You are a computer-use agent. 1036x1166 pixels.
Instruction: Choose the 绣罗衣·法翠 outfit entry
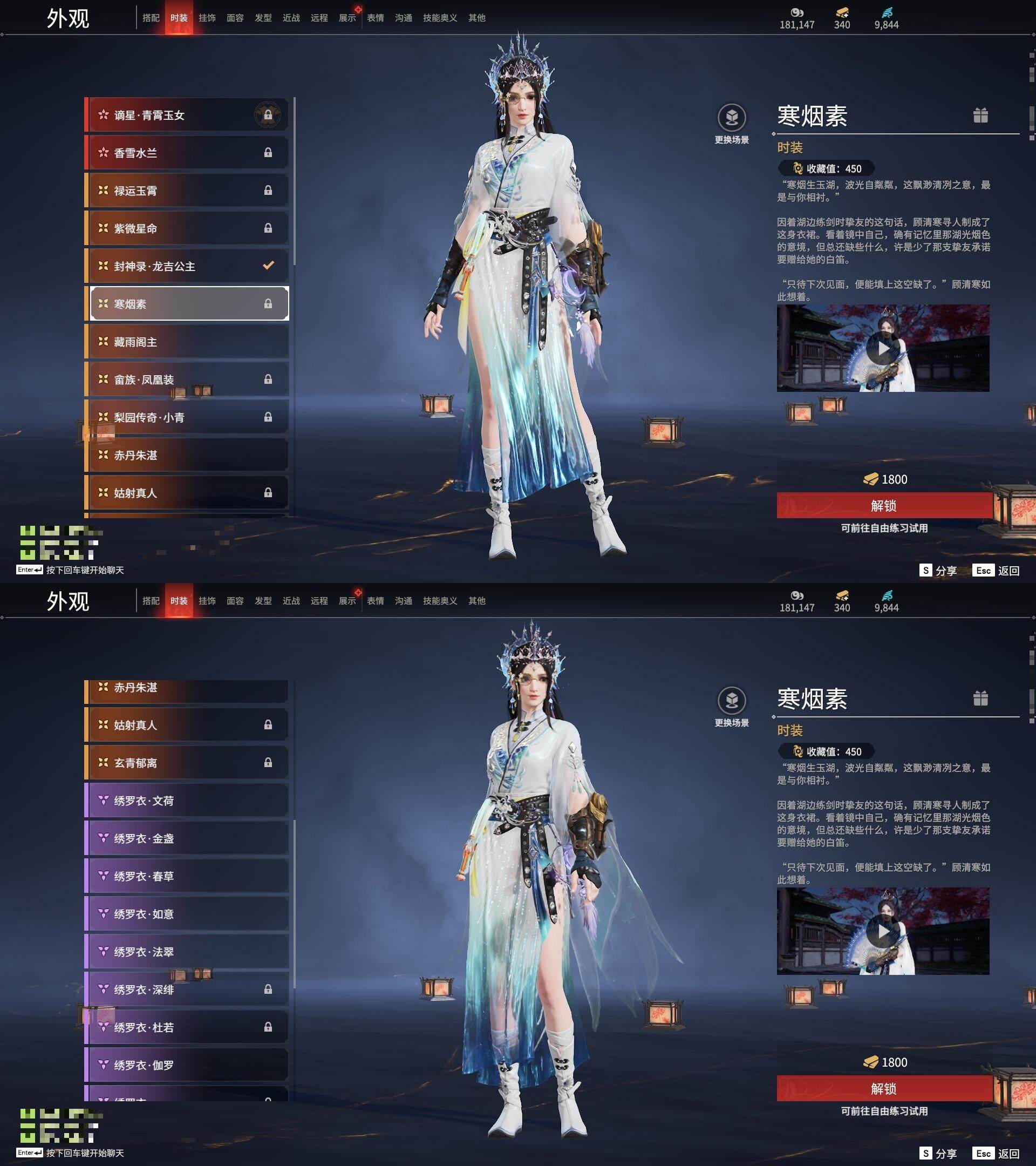187,952
